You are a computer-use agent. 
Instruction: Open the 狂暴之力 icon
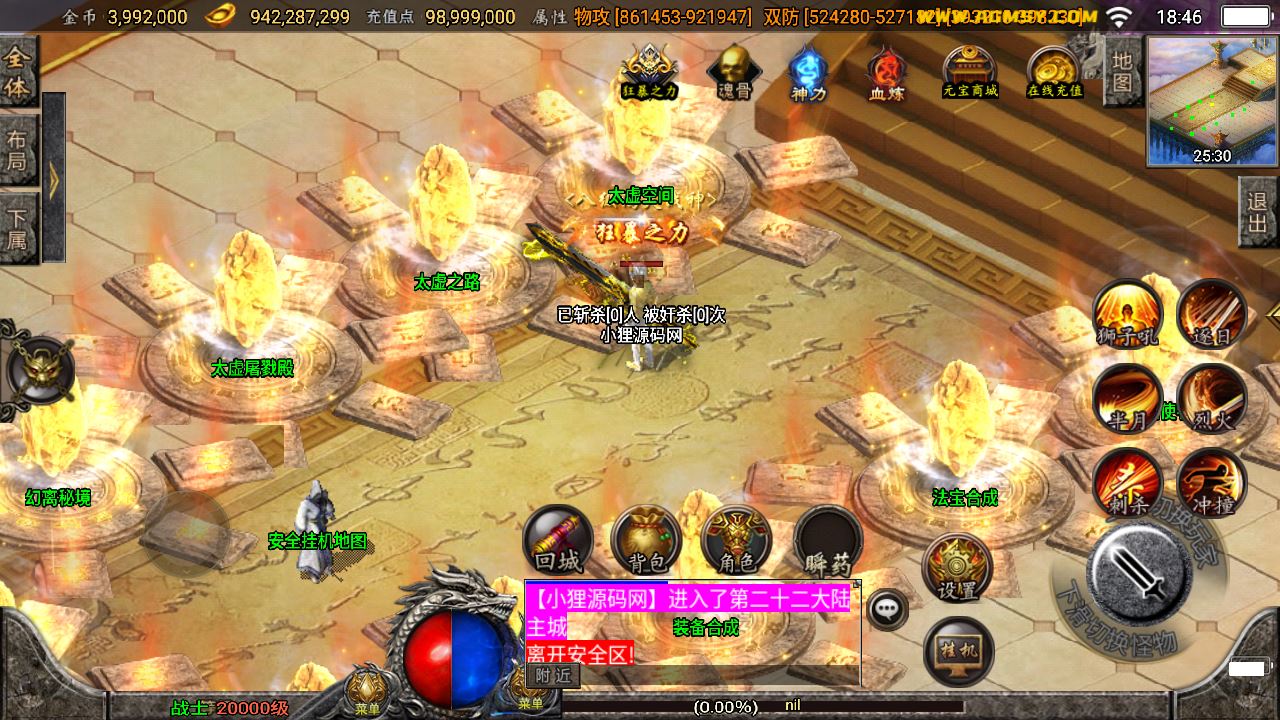click(650, 70)
